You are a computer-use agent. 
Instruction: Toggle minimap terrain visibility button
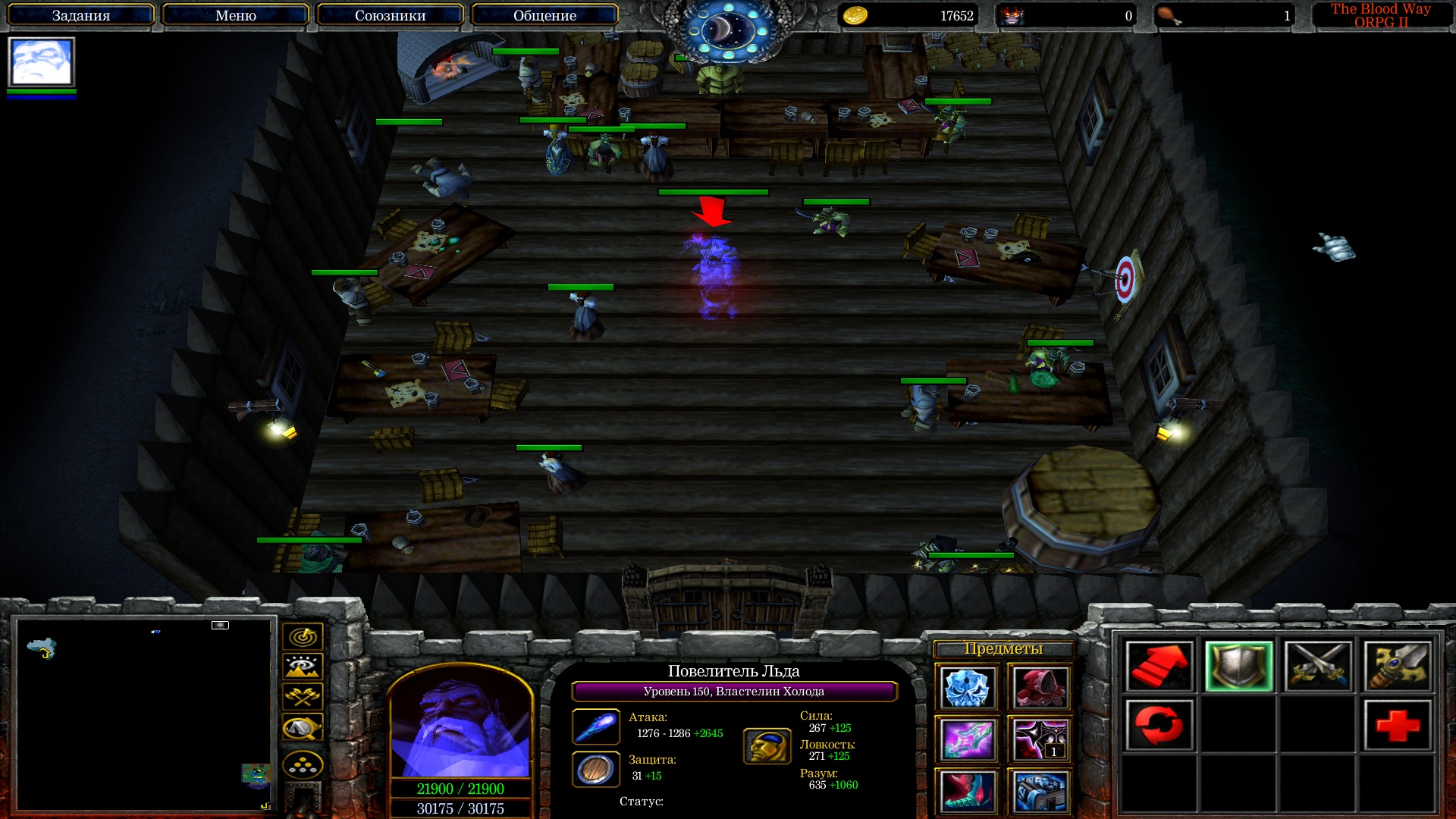click(303, 667)
